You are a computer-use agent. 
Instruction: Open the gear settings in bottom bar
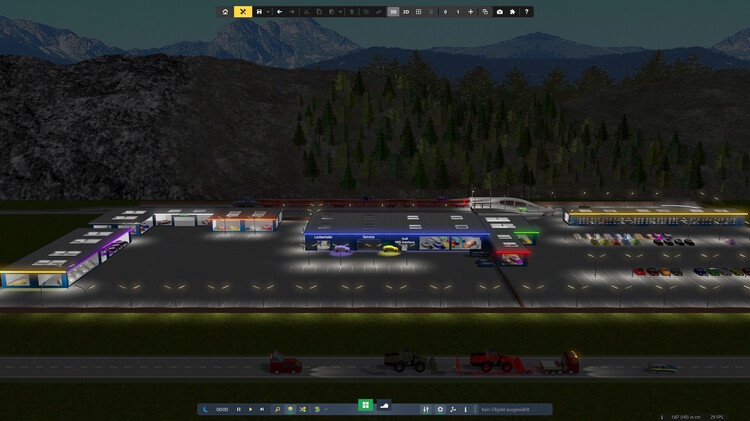coord(440,409)
